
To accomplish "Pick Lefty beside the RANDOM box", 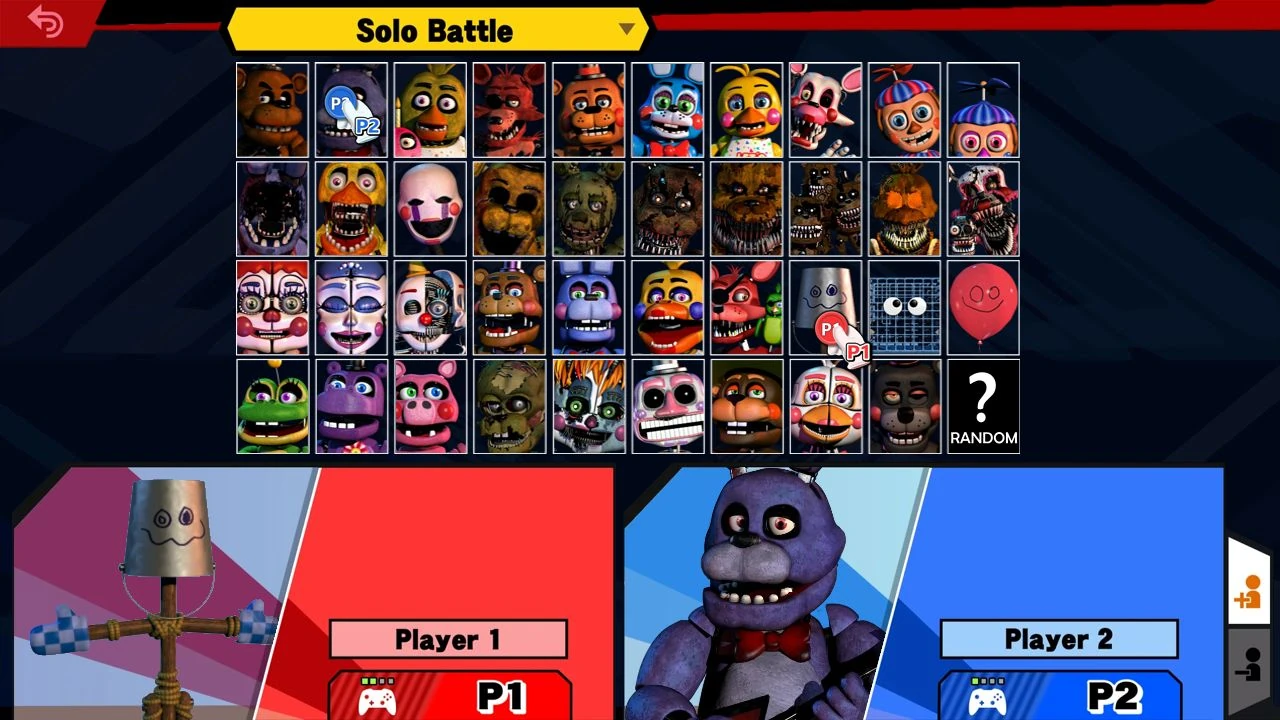I will (903, 406).
